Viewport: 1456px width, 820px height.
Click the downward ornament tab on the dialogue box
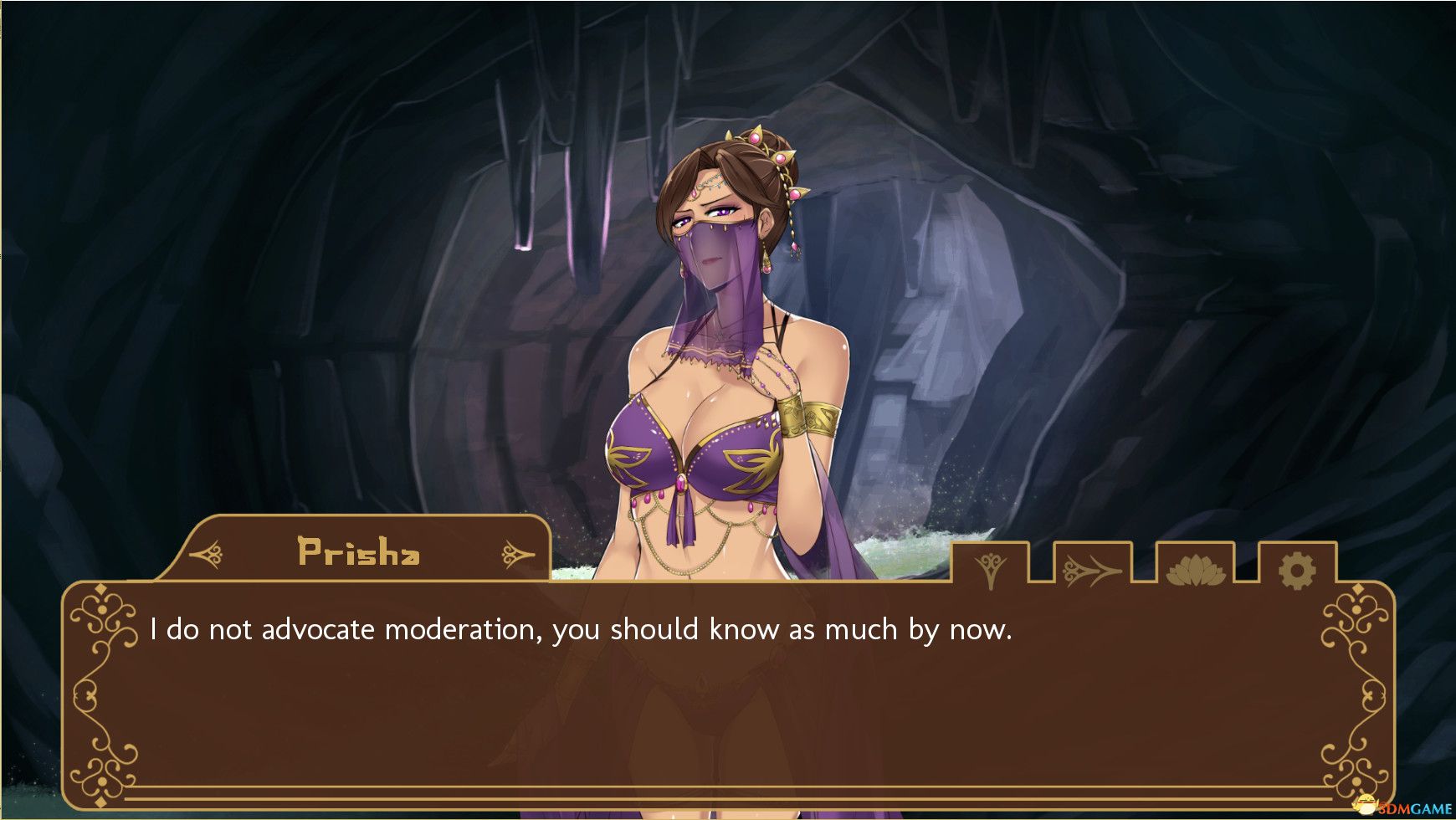point(991,569)
